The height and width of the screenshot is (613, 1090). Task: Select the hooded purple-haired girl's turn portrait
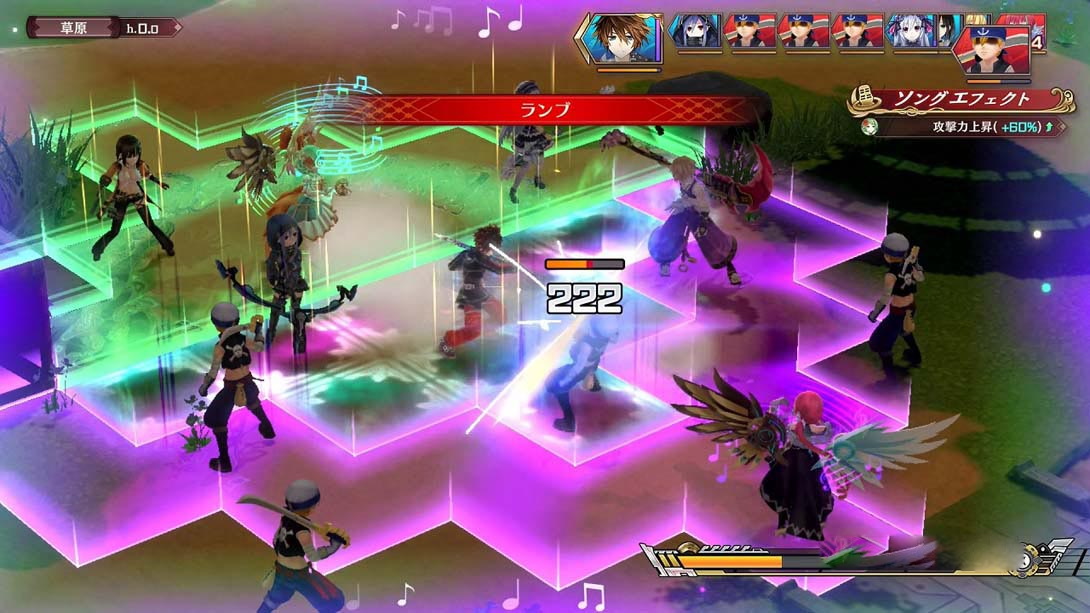(695, 32)
